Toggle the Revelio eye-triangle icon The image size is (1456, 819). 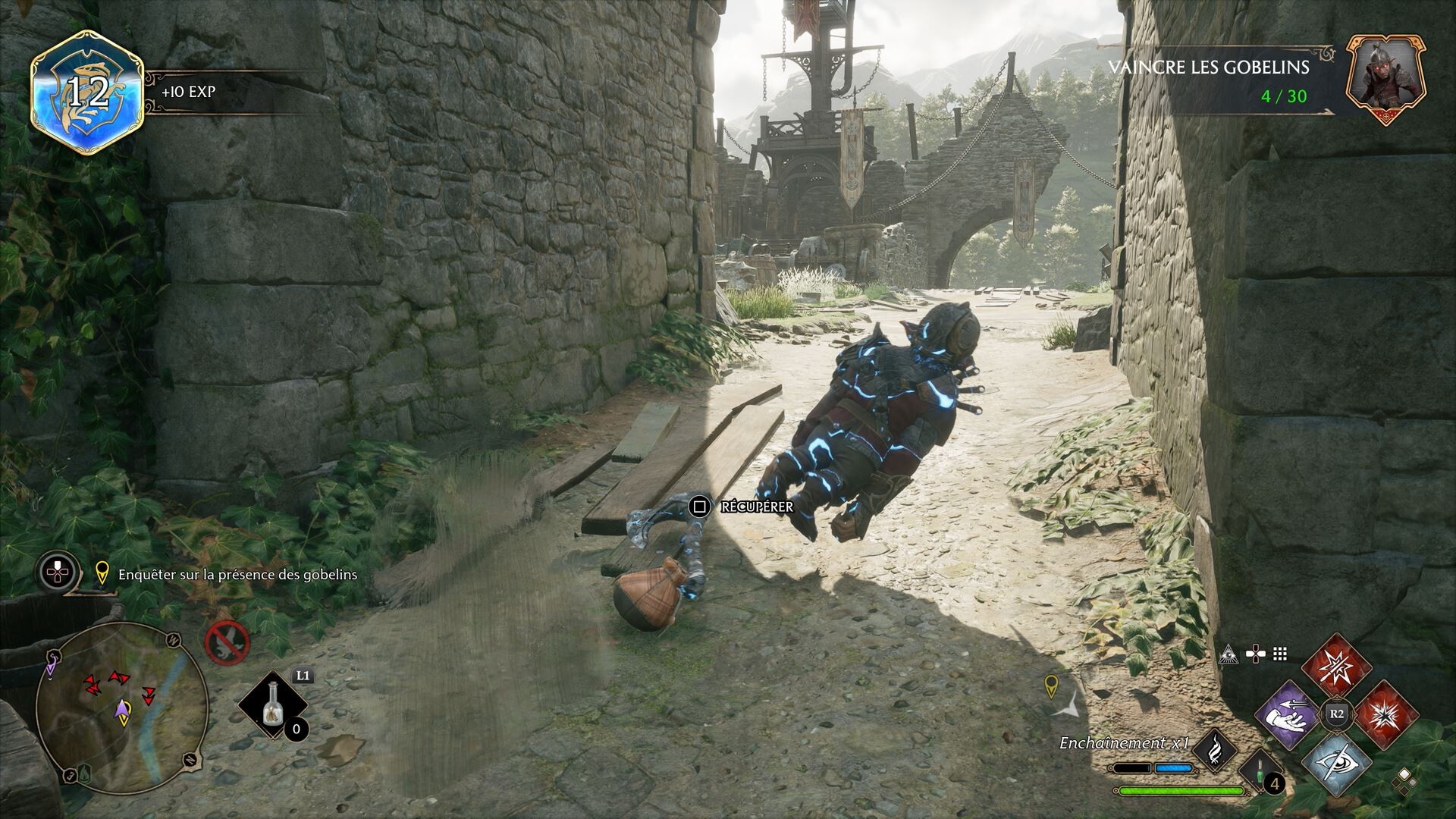point(1228,654)
